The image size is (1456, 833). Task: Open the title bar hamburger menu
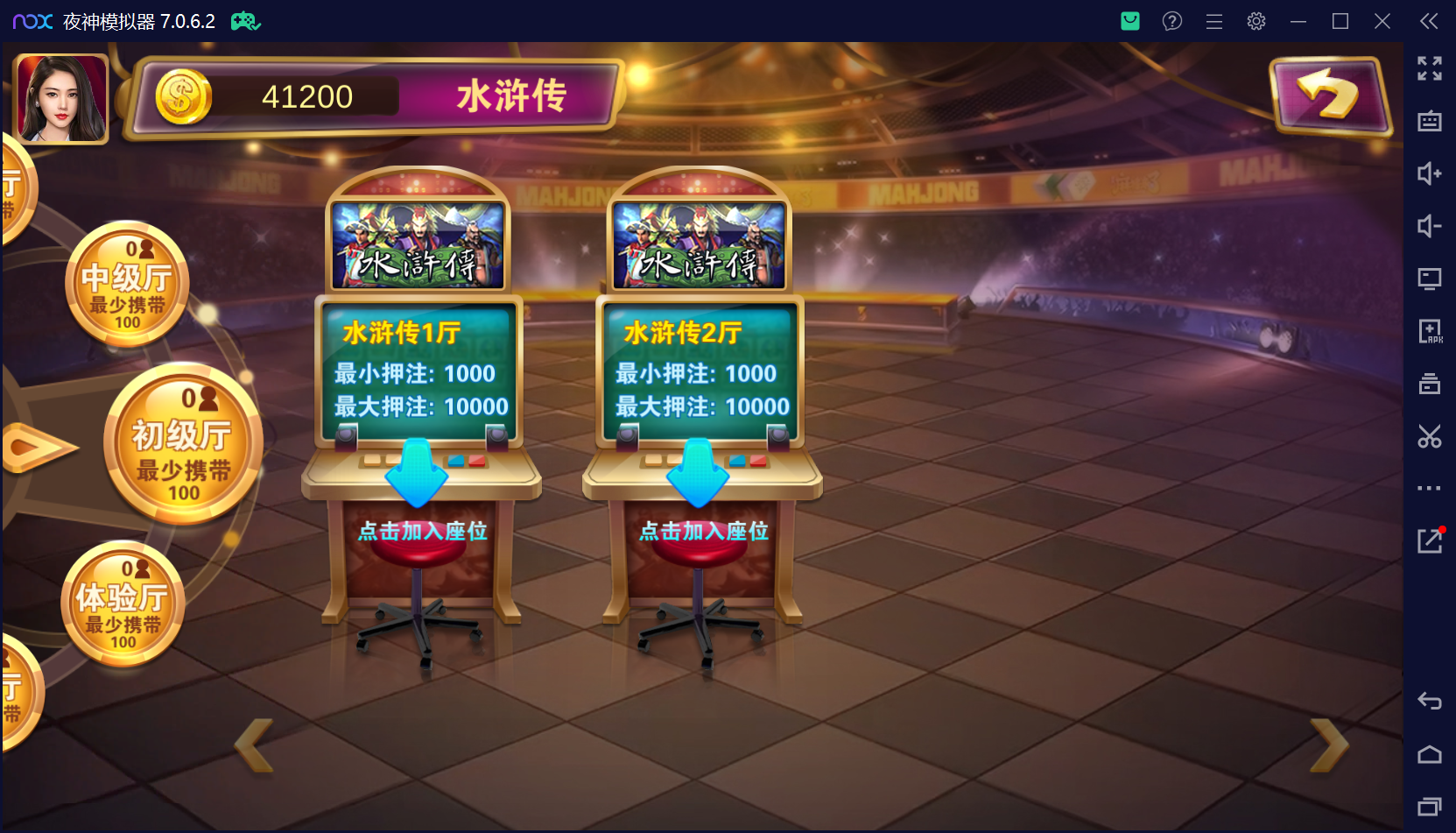click(1214, 20)
